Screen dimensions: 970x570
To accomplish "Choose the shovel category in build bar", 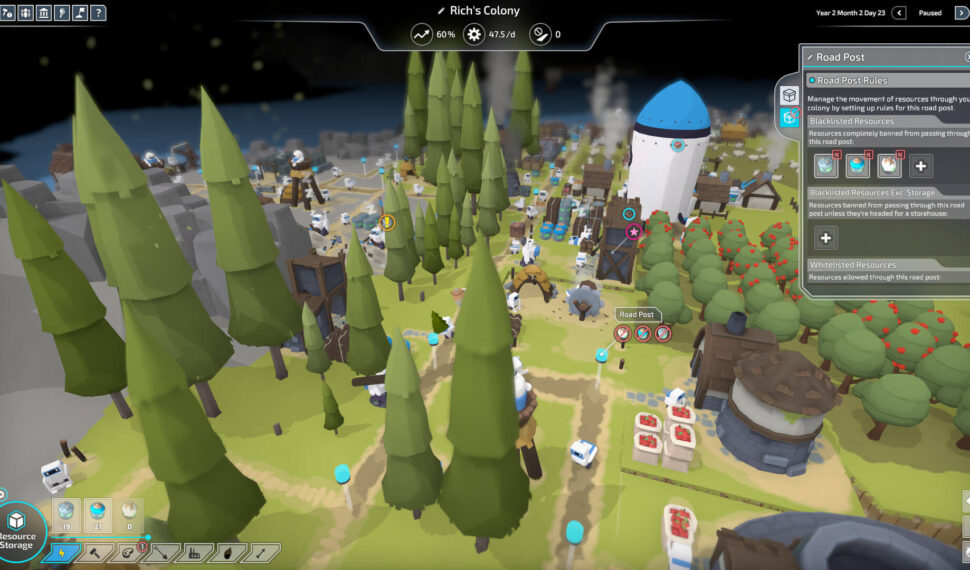I will (161, 551).
